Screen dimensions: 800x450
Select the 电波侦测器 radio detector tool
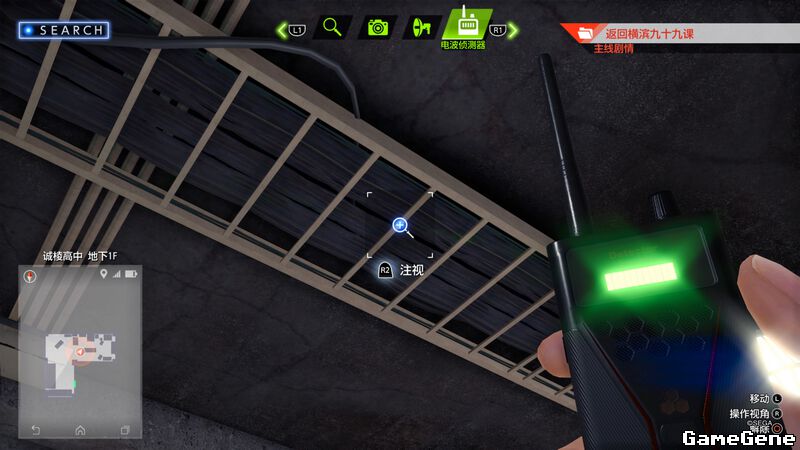[467, 24]
